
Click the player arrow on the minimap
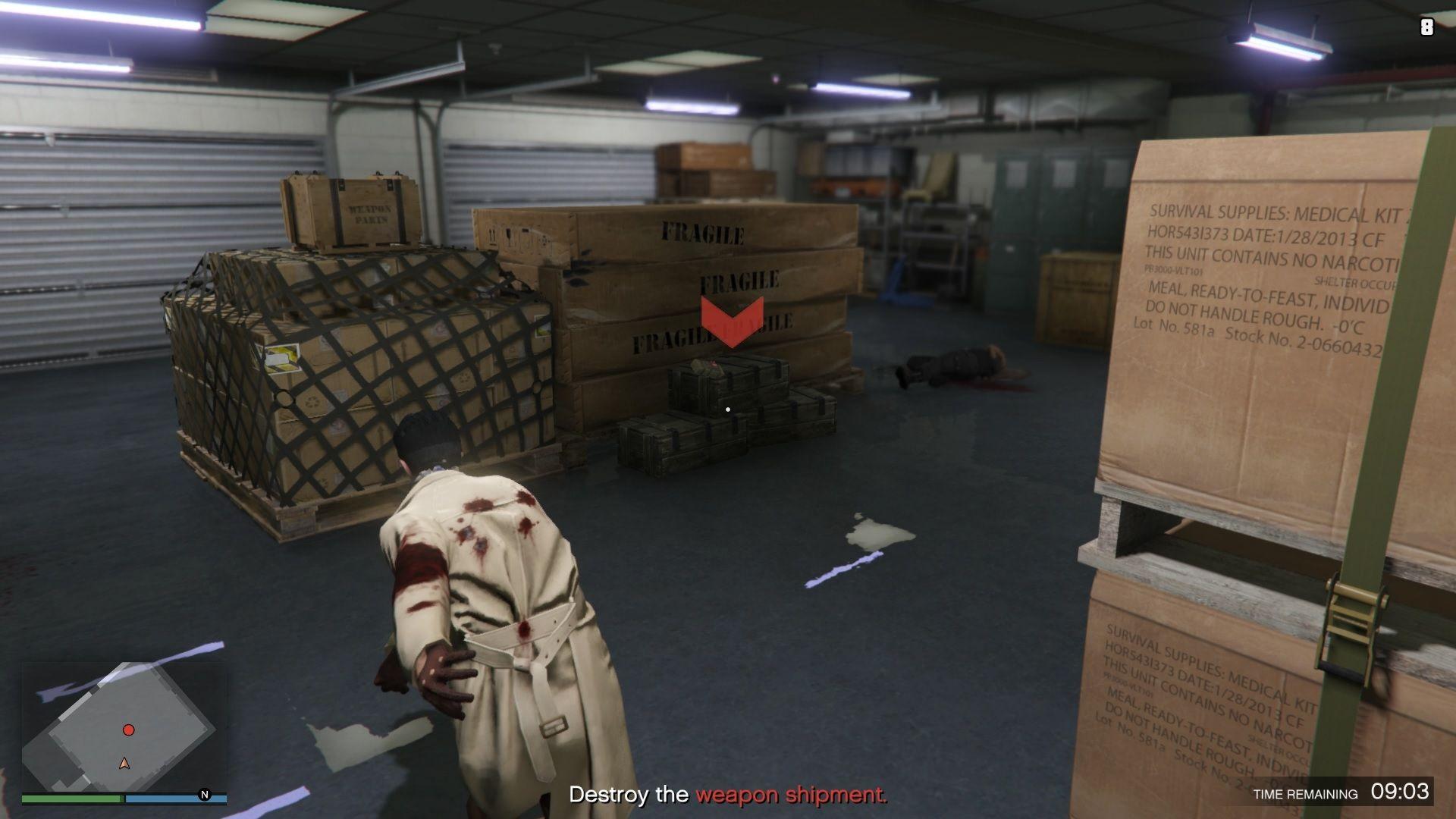tap(123, 764)
